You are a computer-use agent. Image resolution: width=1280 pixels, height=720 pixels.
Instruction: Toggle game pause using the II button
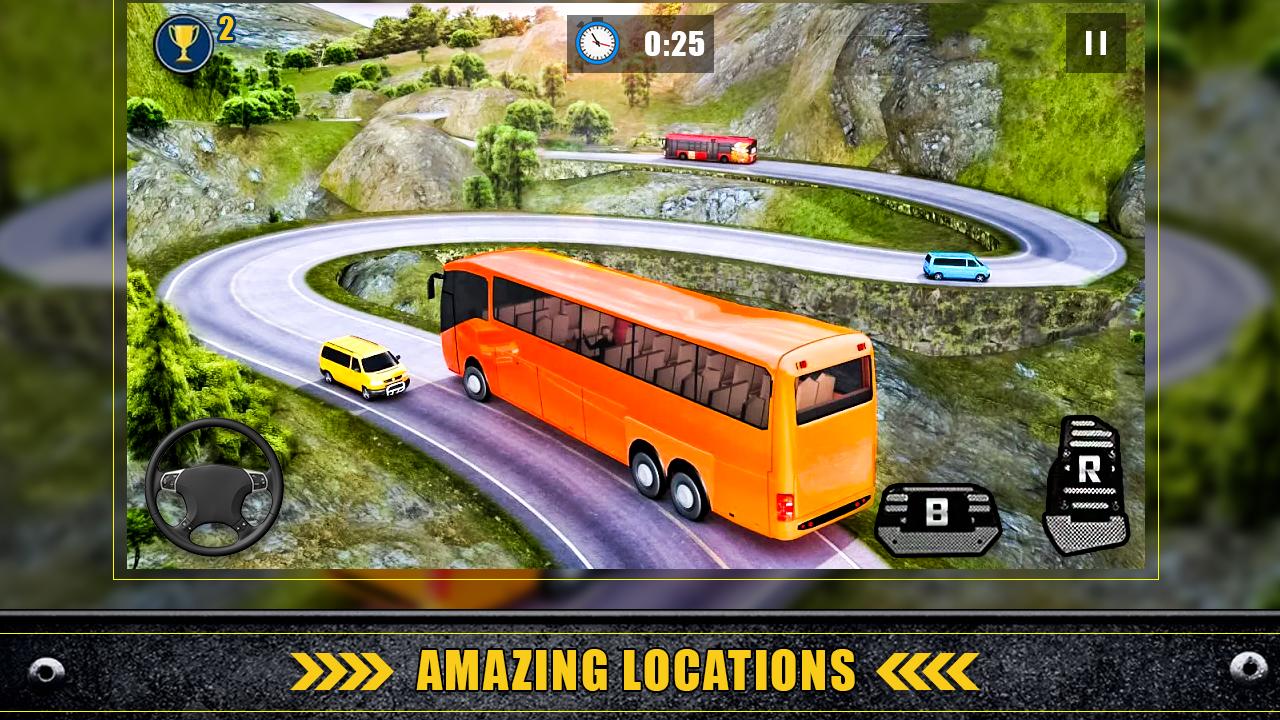(1096, 42)
